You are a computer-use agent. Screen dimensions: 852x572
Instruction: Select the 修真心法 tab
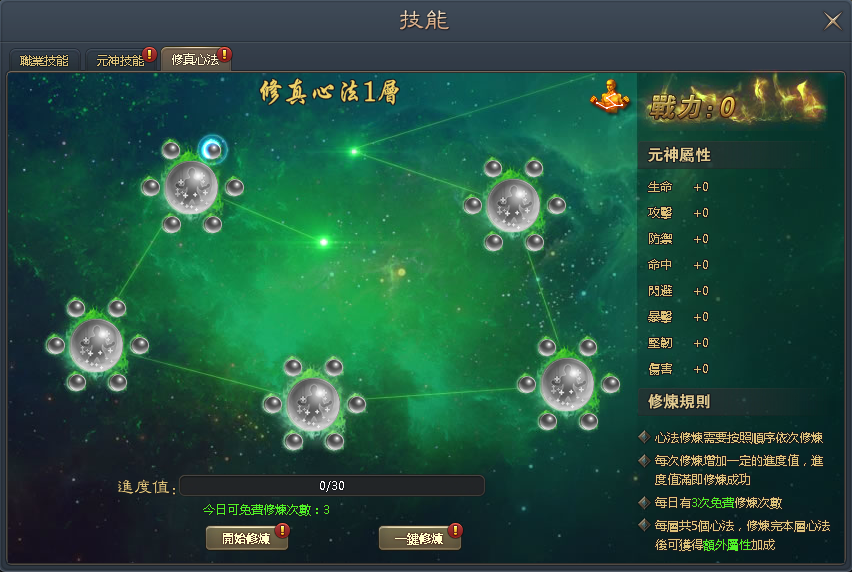click(195, 60)
